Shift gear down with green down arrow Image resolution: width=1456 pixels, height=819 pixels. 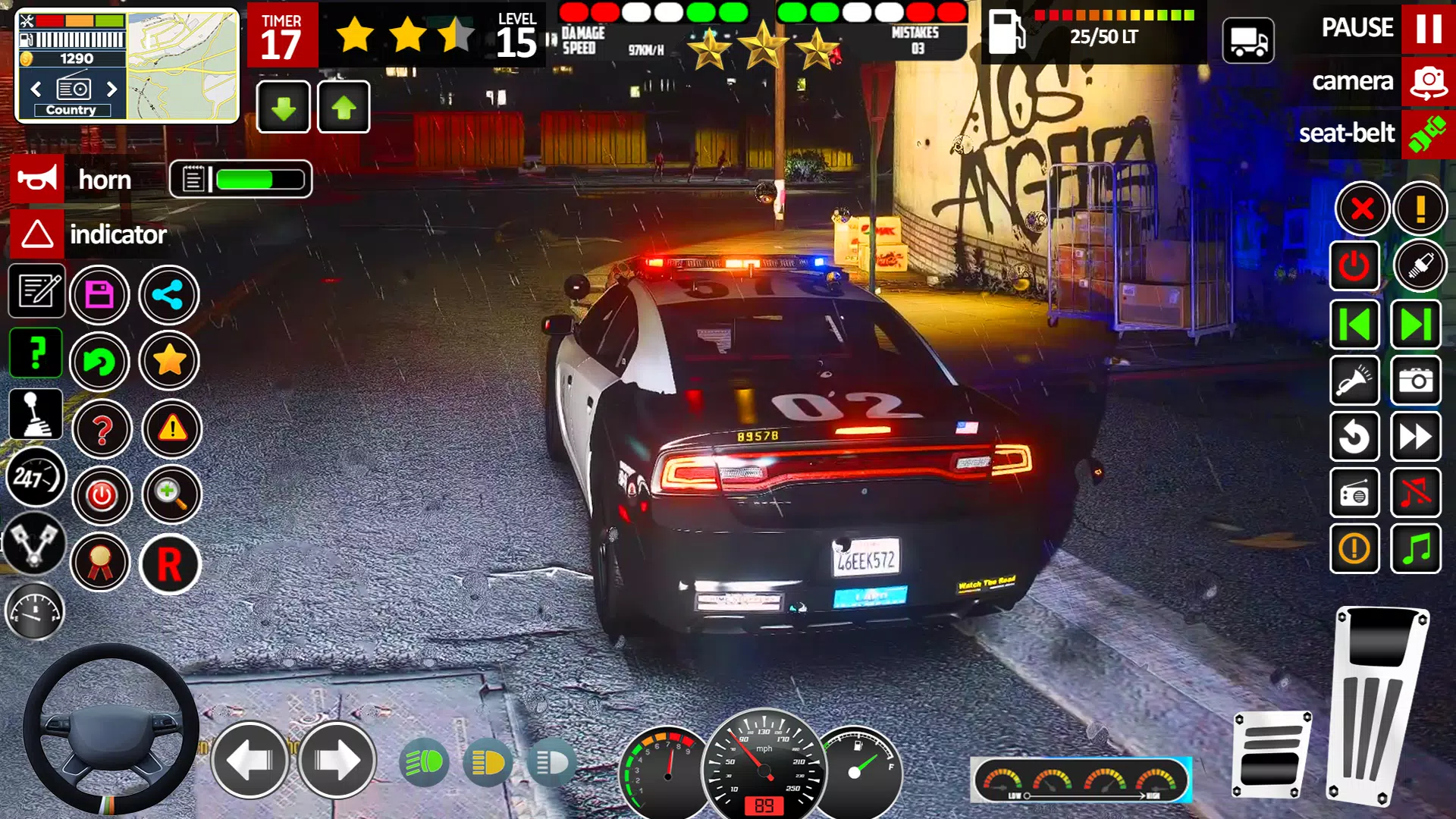coord(282,108)
